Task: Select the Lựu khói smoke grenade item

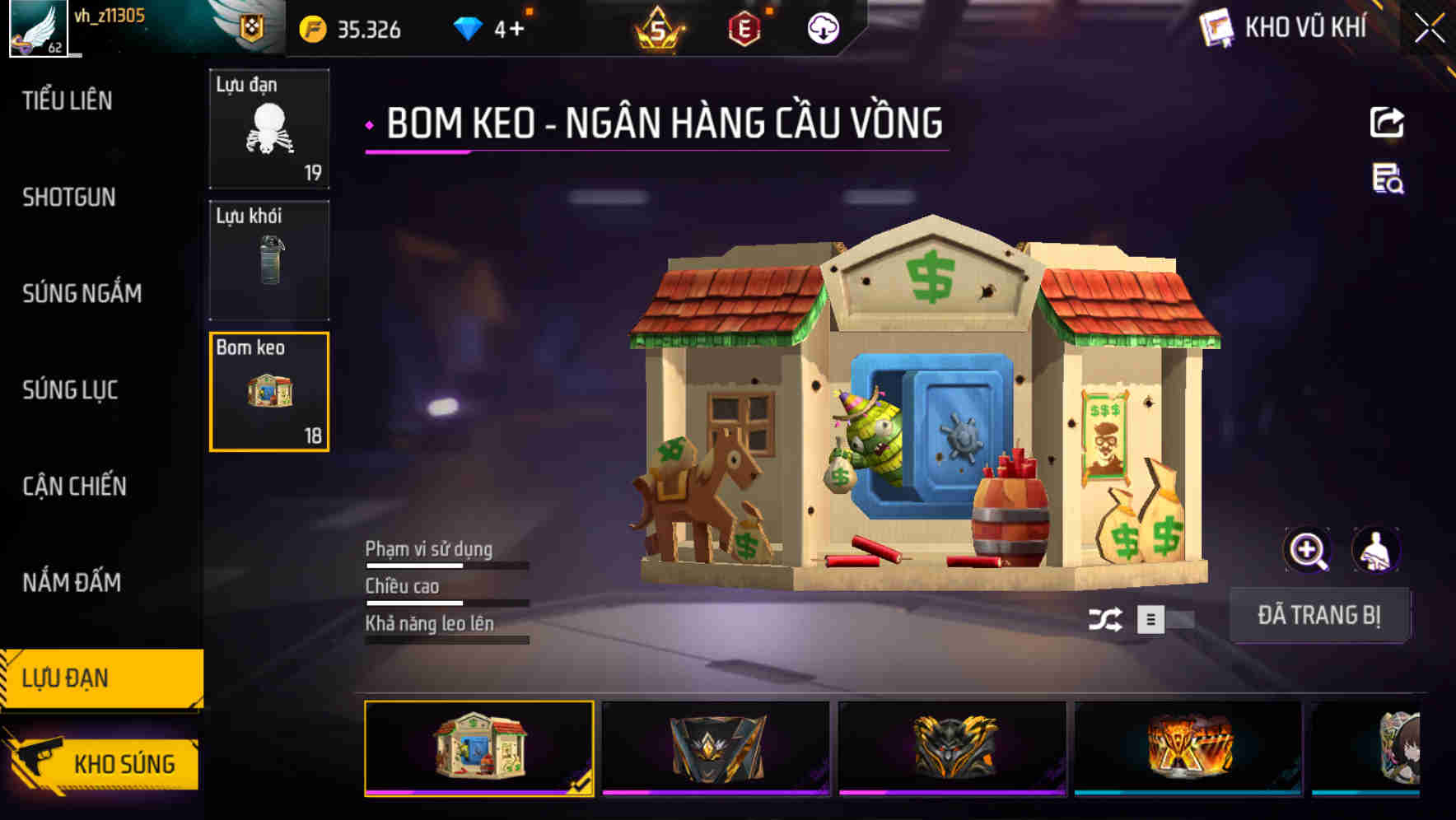Action: pyautogui.click(x=269, y=259)
